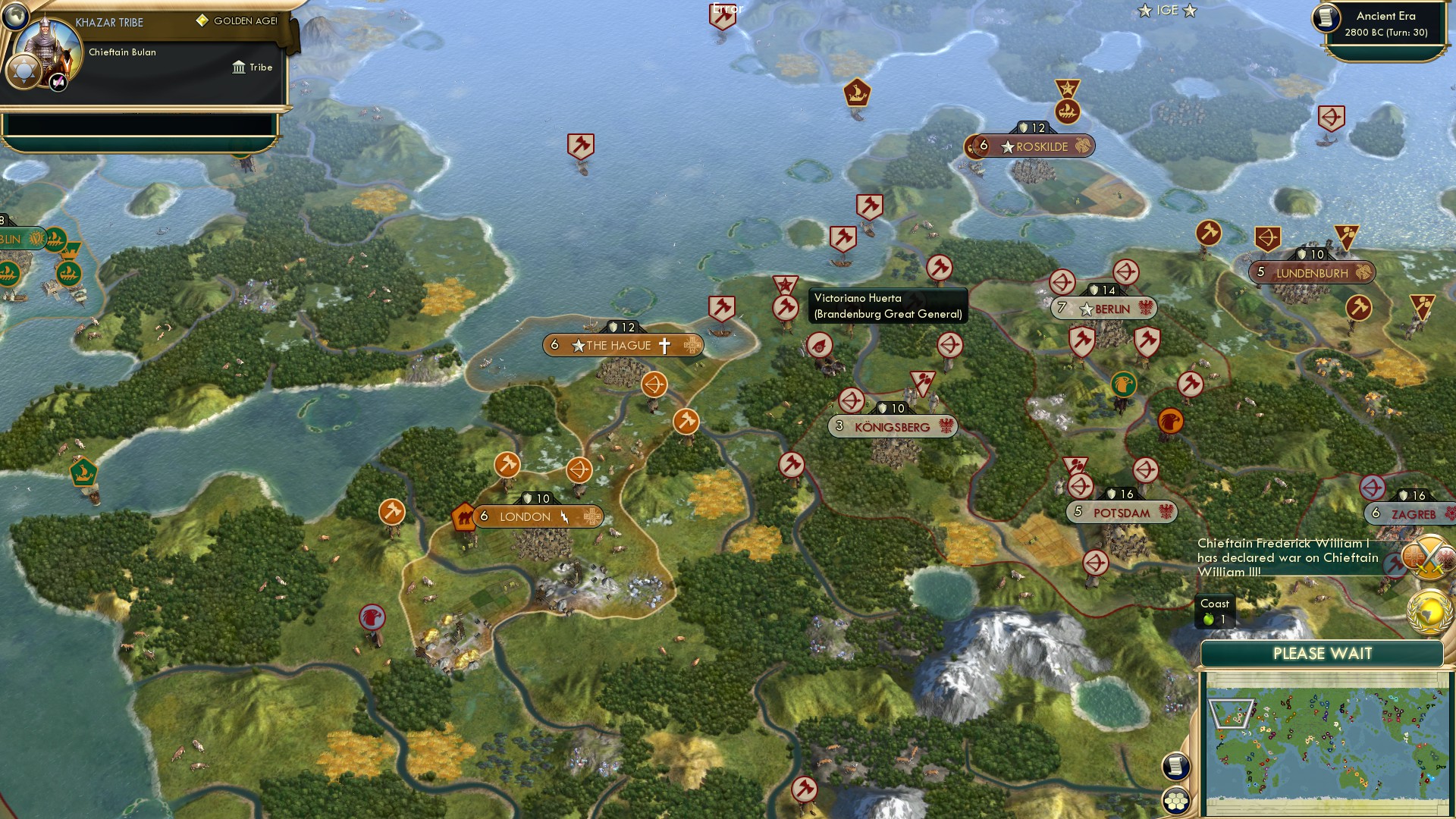The height and width of the screenshot is (819, 1456).
Task: Toggle the IGE mode at top
Action: click(1167, 11)
